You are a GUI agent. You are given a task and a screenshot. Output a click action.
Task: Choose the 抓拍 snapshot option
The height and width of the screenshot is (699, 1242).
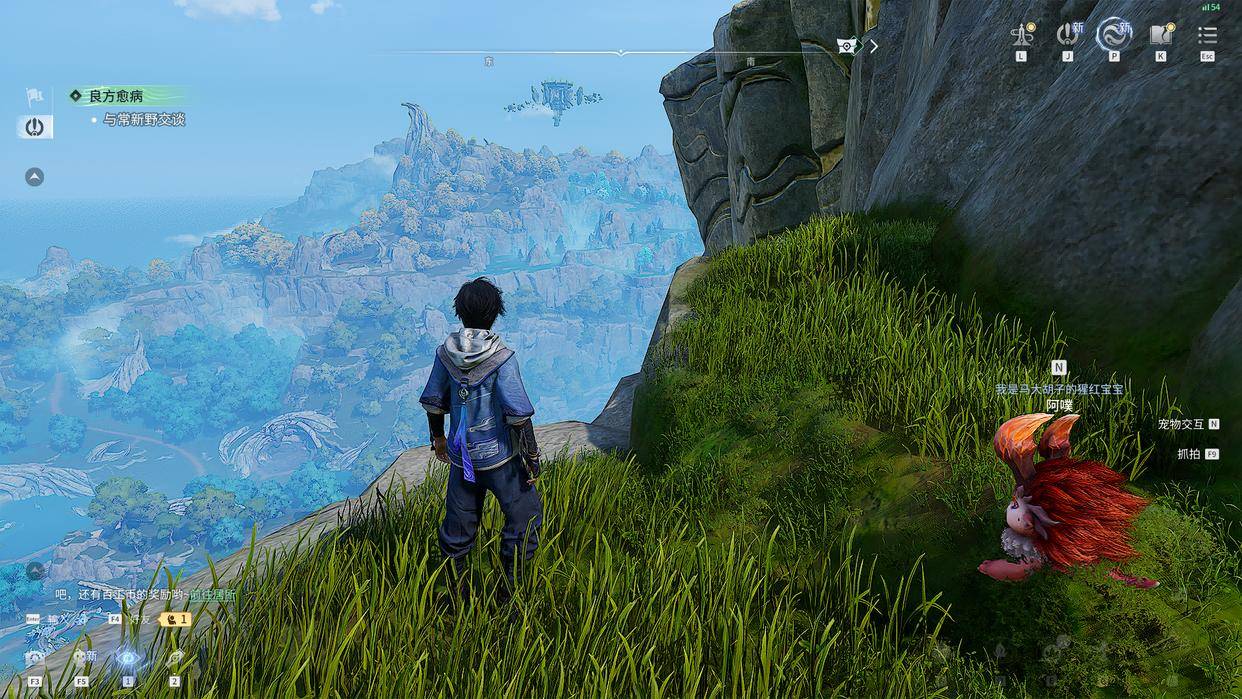pyautogui.click(x=1189, y=454)
